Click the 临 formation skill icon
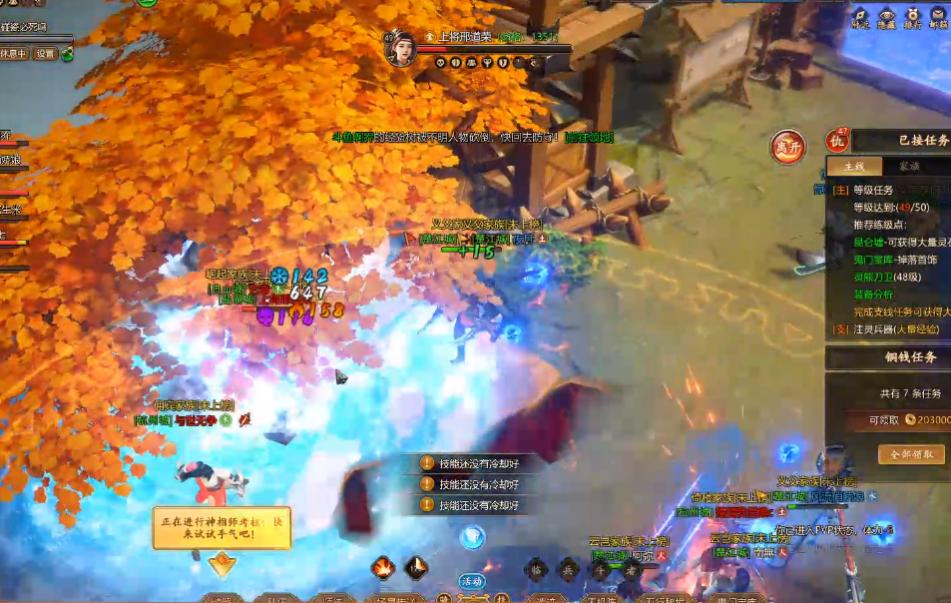The height and width of the screenshot is (603, 951). tap(536, 568)
